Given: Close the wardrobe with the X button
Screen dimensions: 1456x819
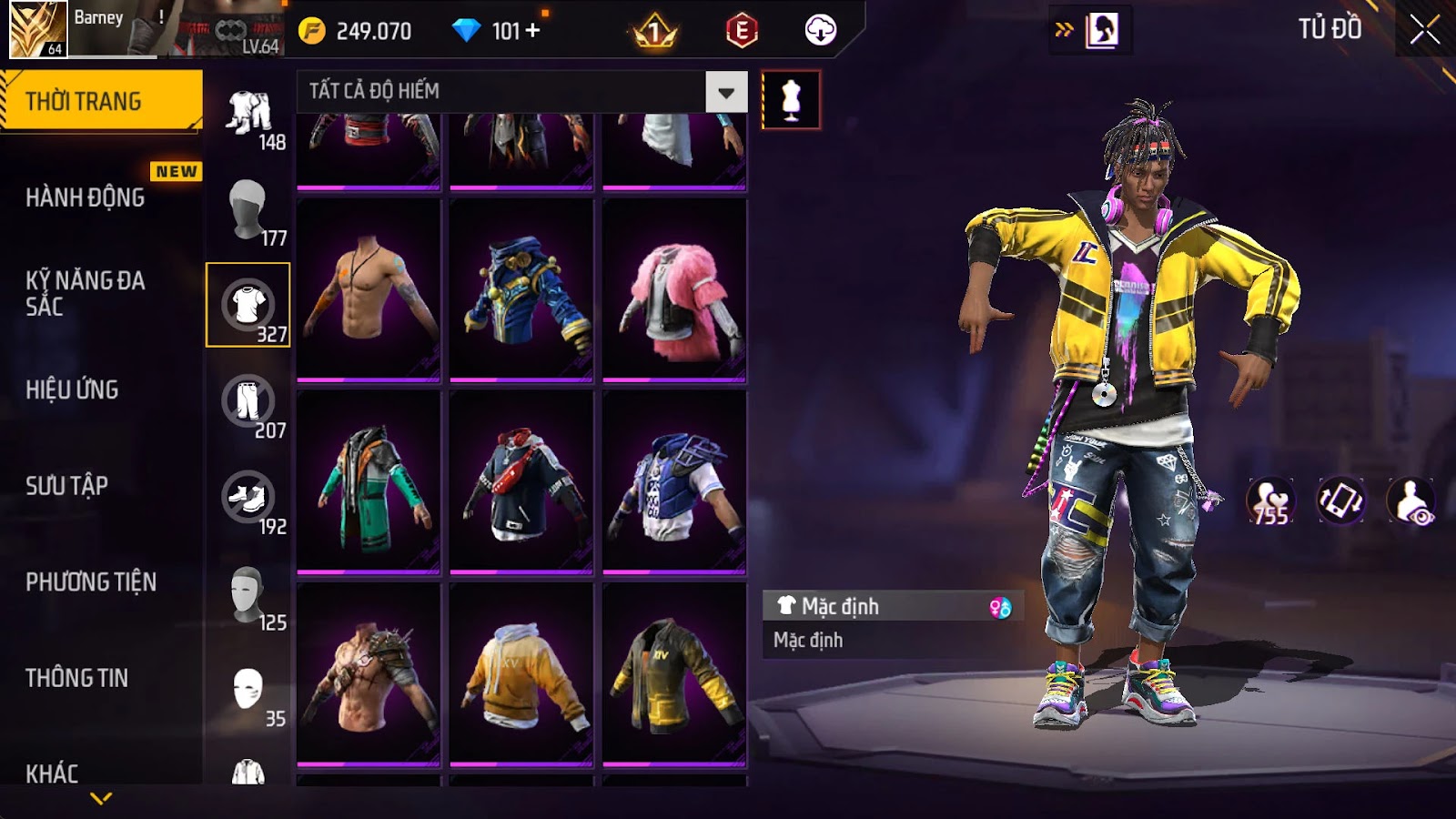Looking at the screenshot, I should [x=1424, y=31].
